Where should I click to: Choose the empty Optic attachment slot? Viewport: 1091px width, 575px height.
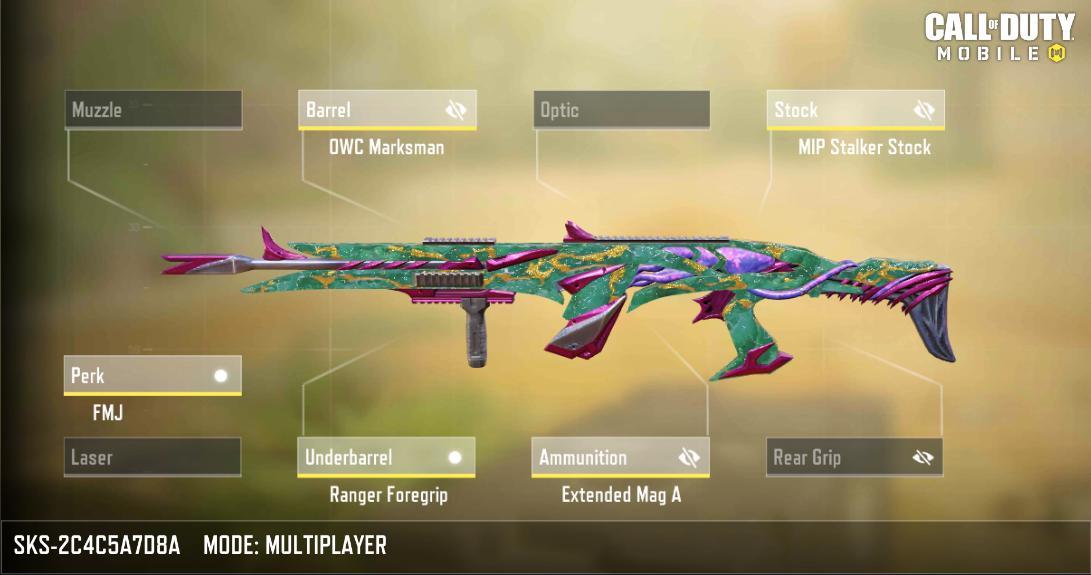(x=621, y=110)
